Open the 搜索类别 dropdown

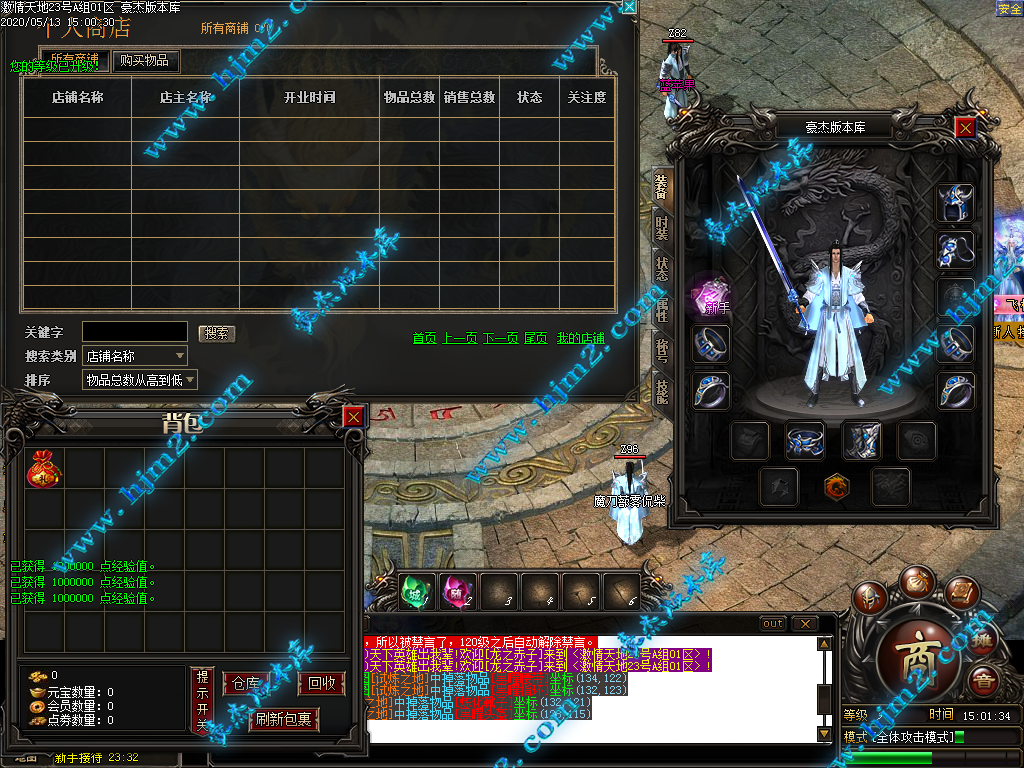135,356
